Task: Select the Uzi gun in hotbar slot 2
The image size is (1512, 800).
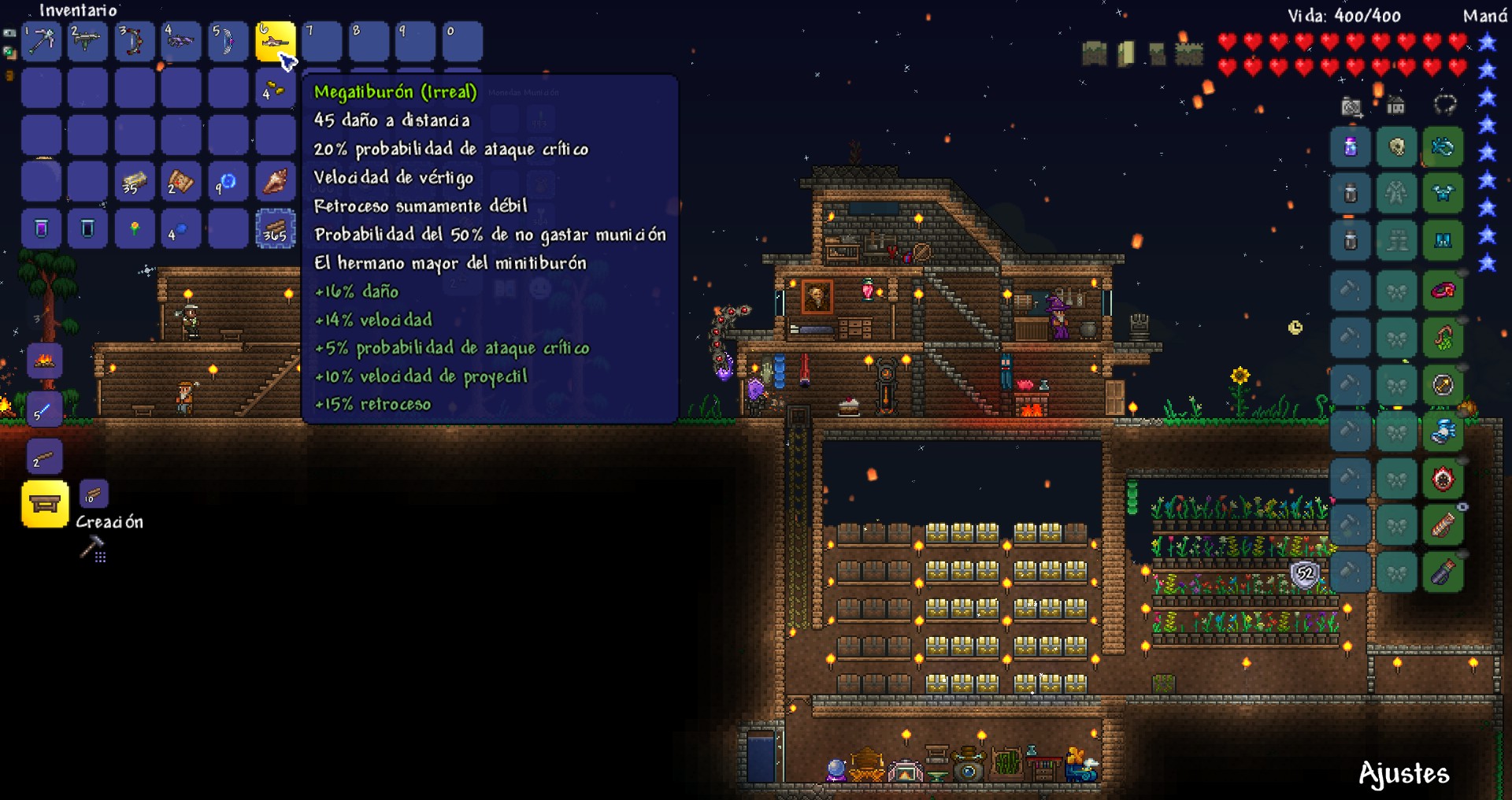Action: click(87, 42)
